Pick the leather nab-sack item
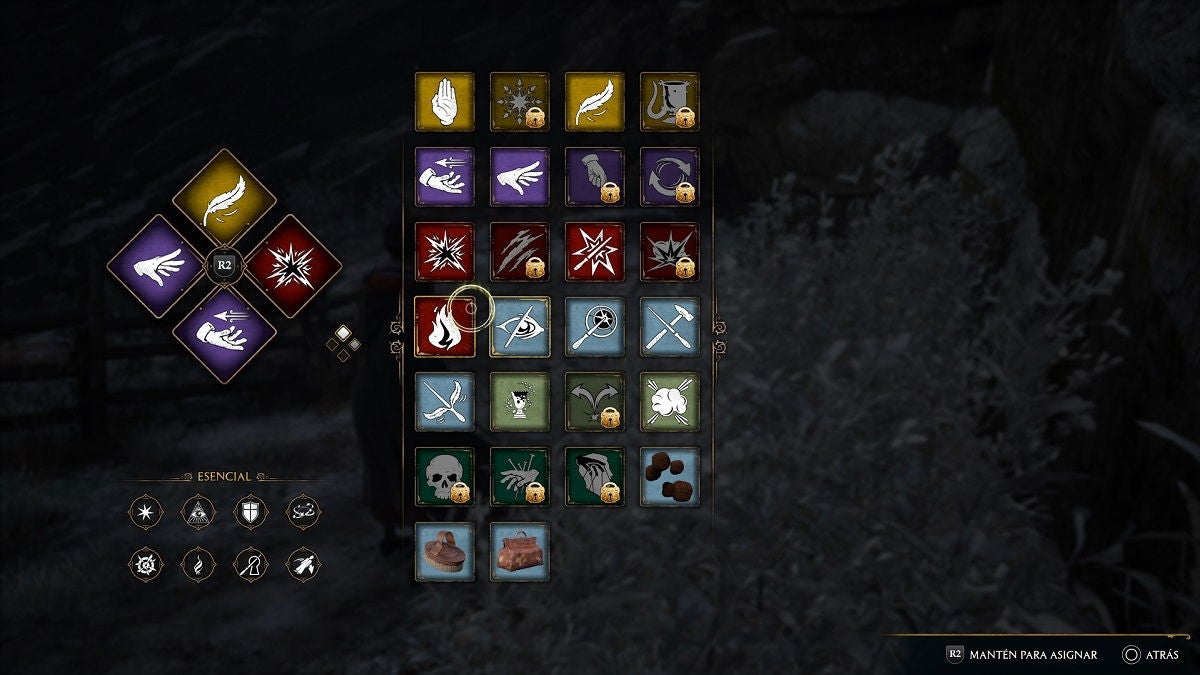1200x675 pixels. pos(519,552)
